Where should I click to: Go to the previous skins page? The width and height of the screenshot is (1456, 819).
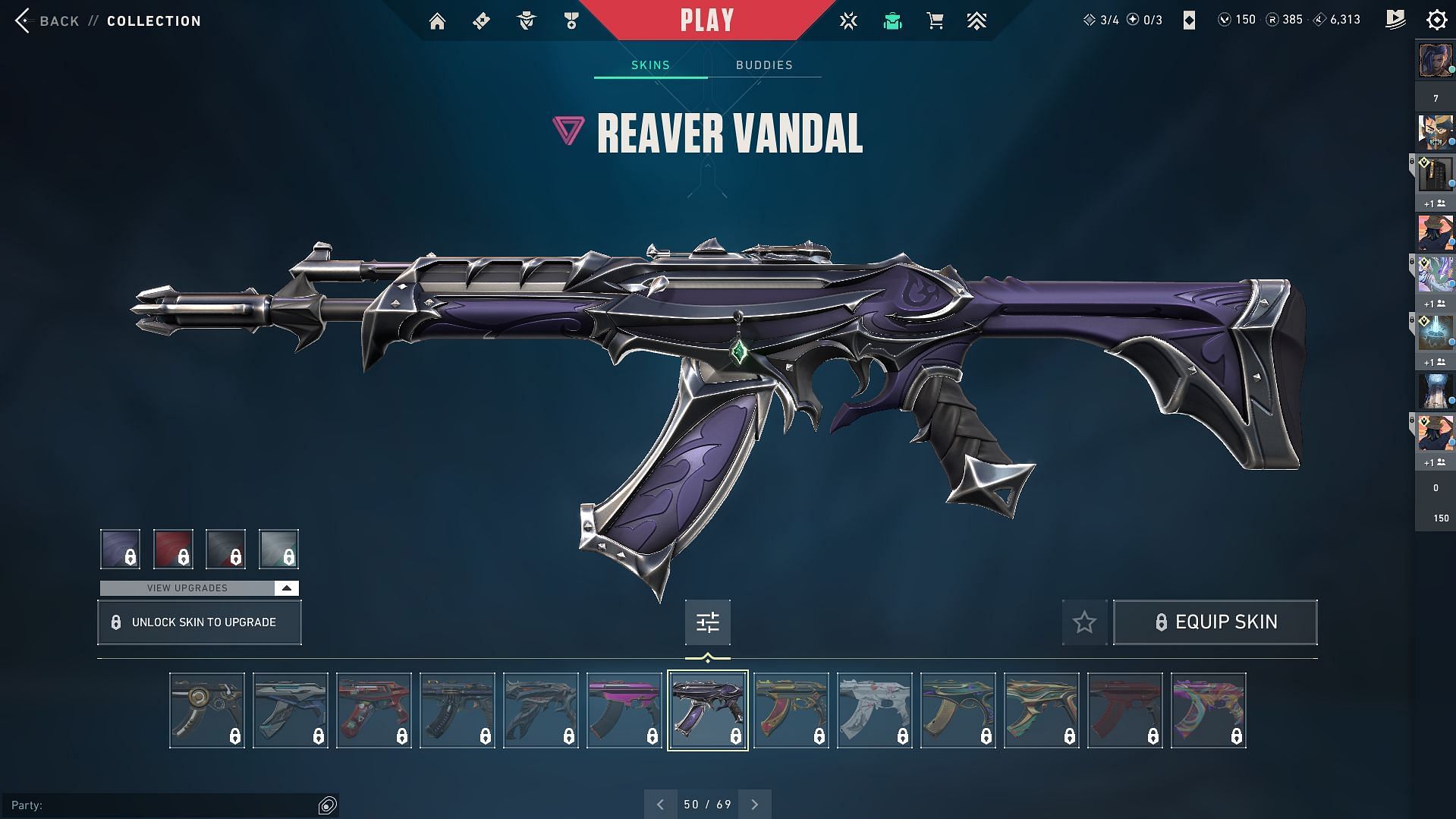660,804
